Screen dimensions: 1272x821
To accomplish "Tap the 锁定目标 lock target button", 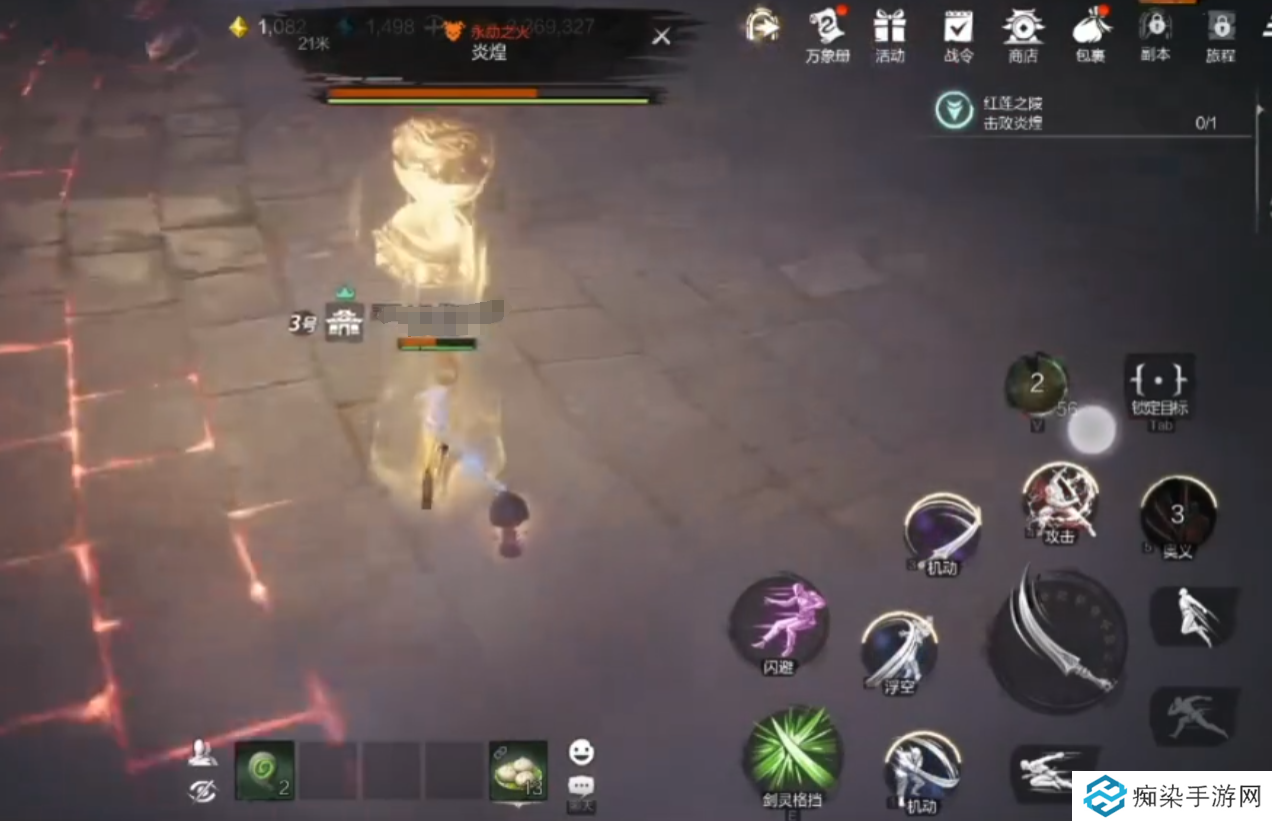I will point(1159,381).
